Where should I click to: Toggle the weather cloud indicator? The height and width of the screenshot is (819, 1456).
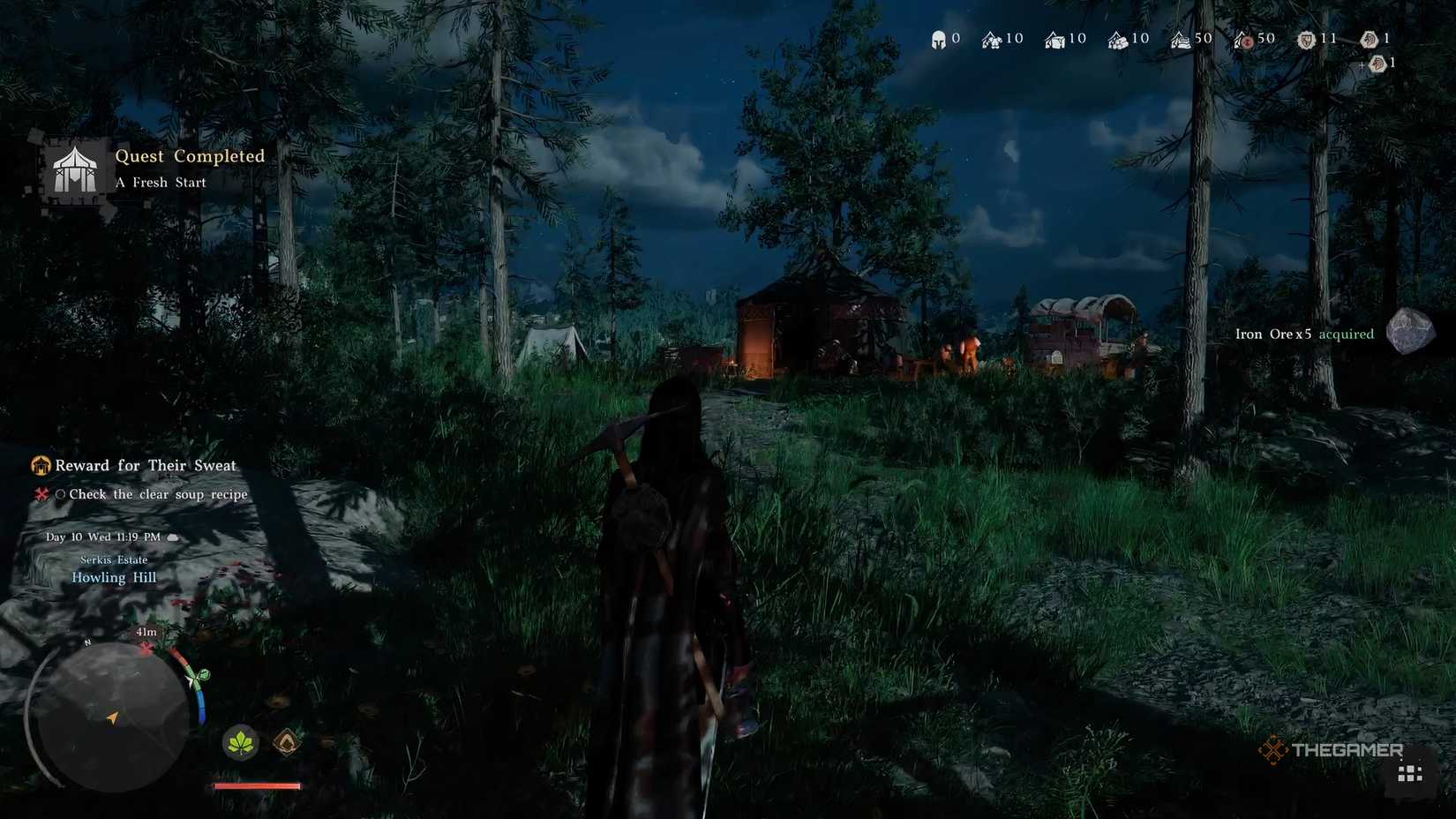173,537
